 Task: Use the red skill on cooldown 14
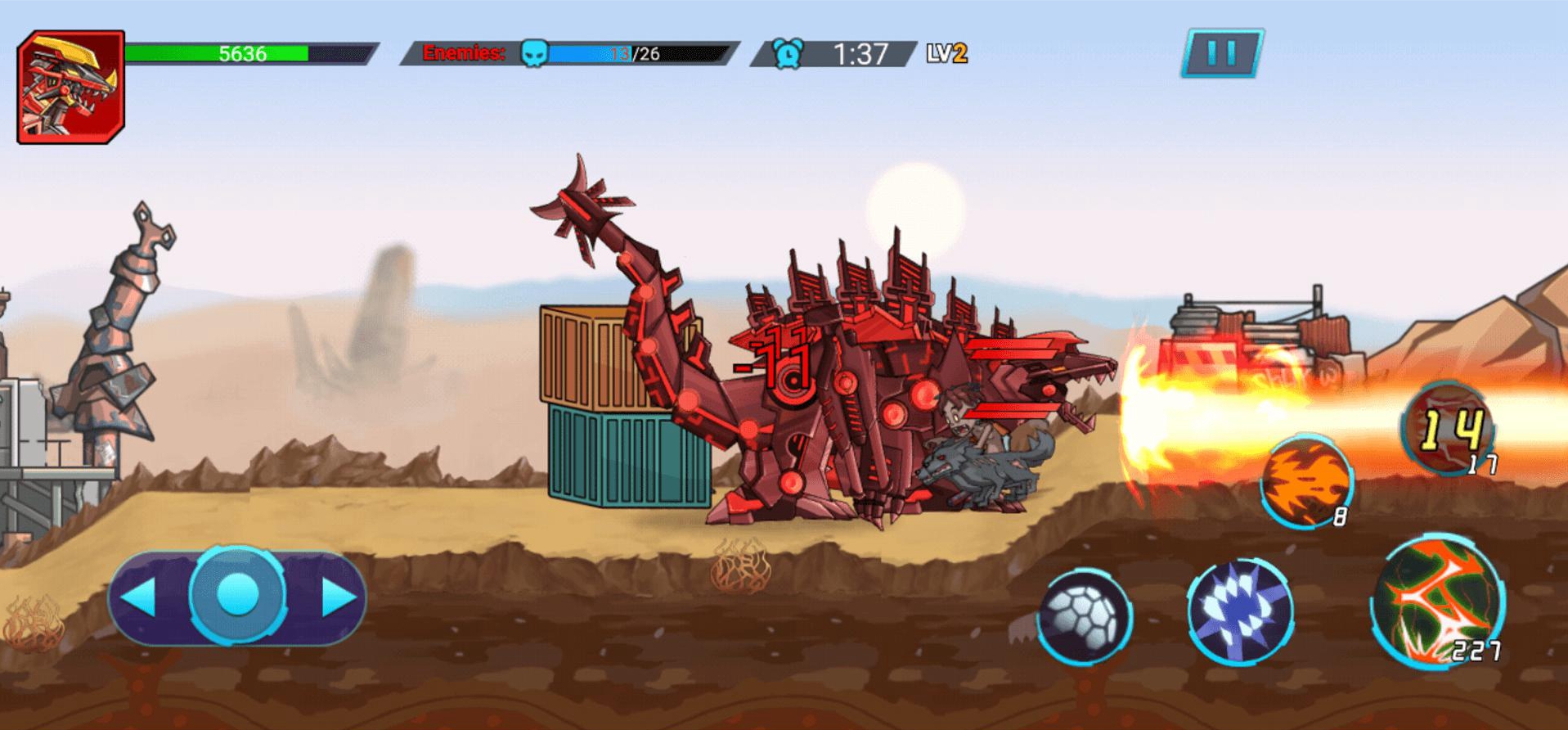pyautogui.click(x=1449, y=428)
